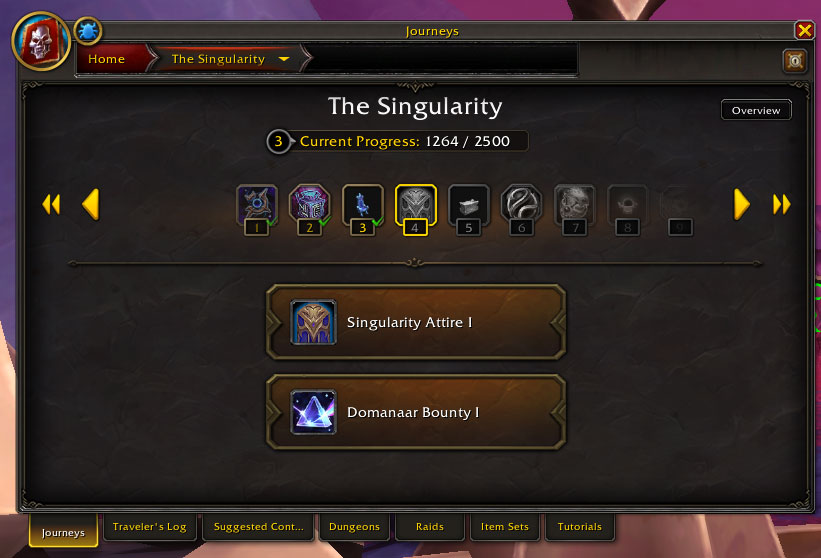Go to Home breadcrumb
The height and width of the screenshot is (558, 821).
[107, 59]
